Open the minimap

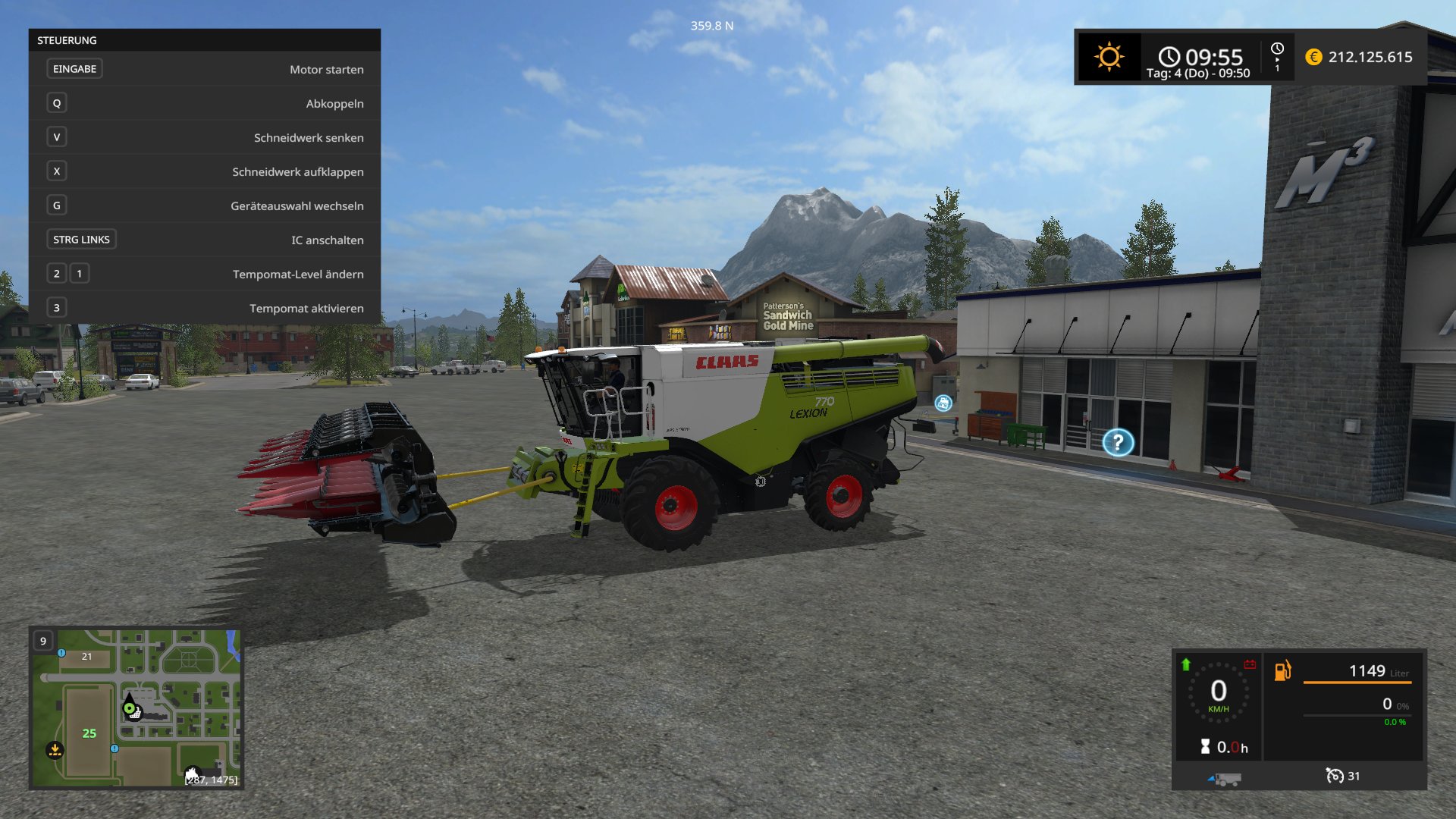pos(136,708)
